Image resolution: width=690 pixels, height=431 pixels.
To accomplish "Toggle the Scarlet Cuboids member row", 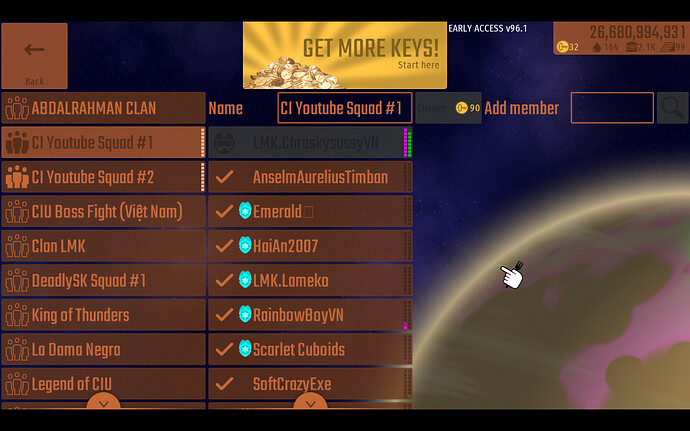I will [x=310, y=350].
